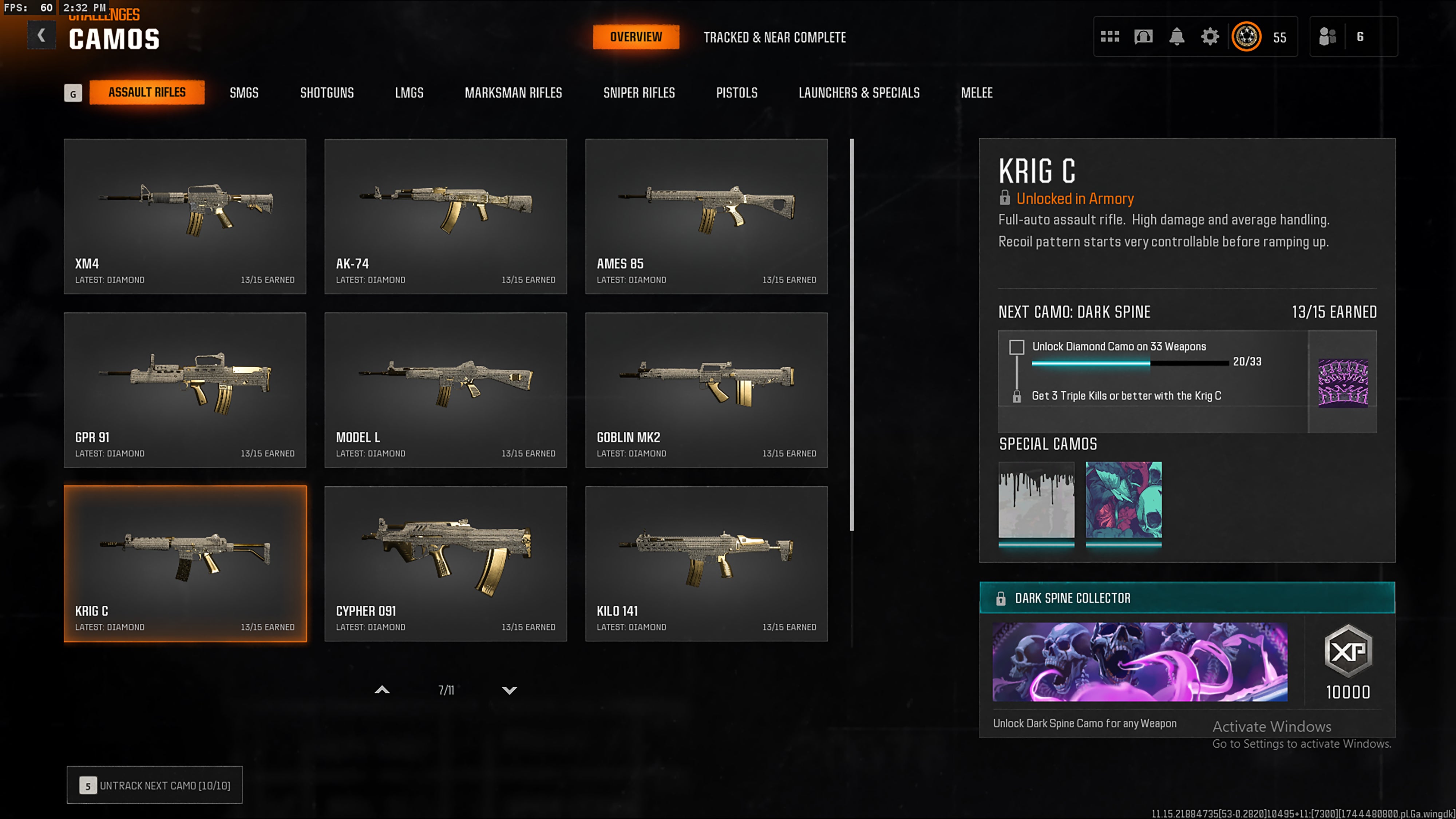Select the Goblin MK2 weapon card

tap(706, 389)
